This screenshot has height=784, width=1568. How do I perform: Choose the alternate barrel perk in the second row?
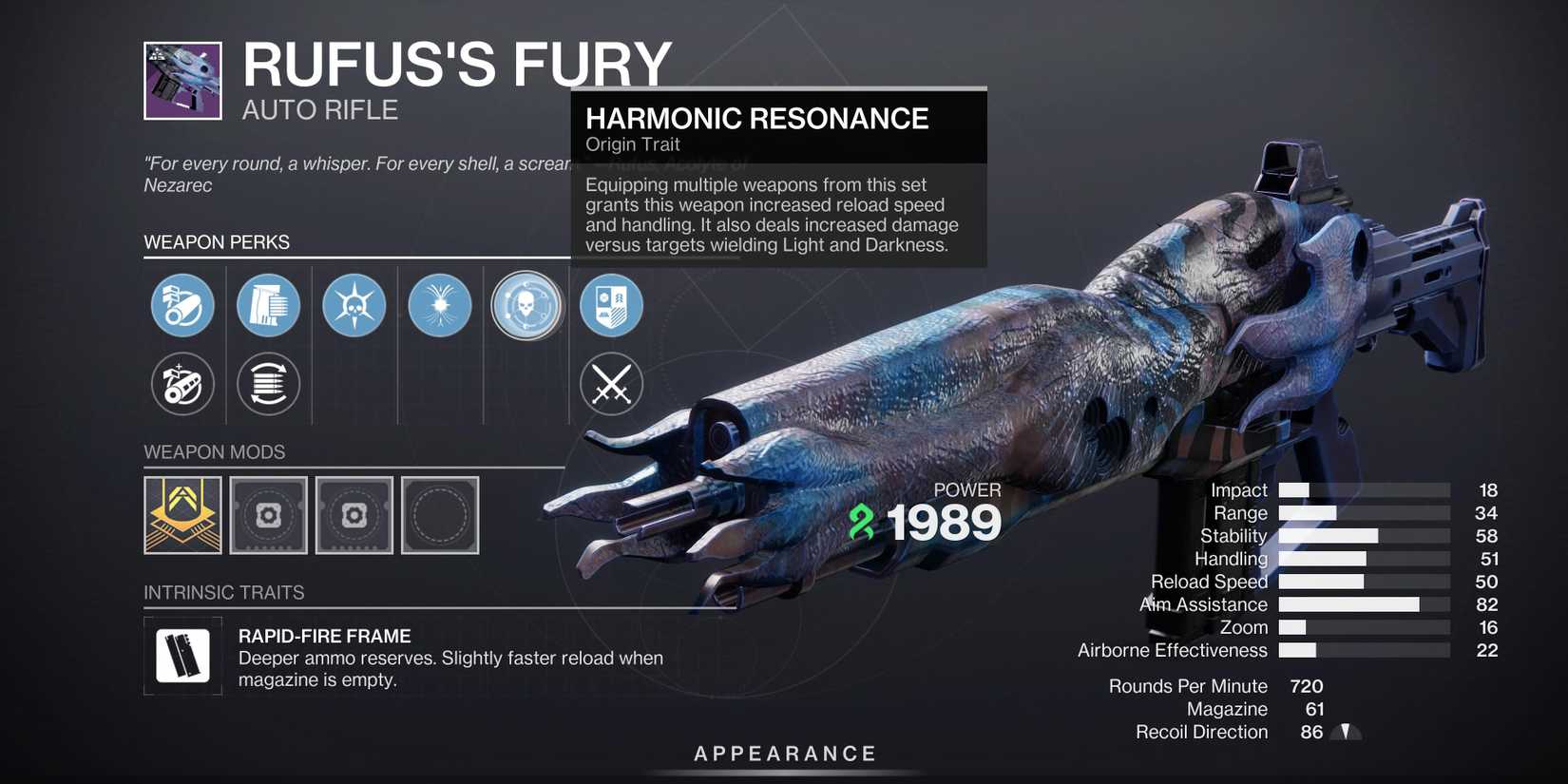click(182, 384)
